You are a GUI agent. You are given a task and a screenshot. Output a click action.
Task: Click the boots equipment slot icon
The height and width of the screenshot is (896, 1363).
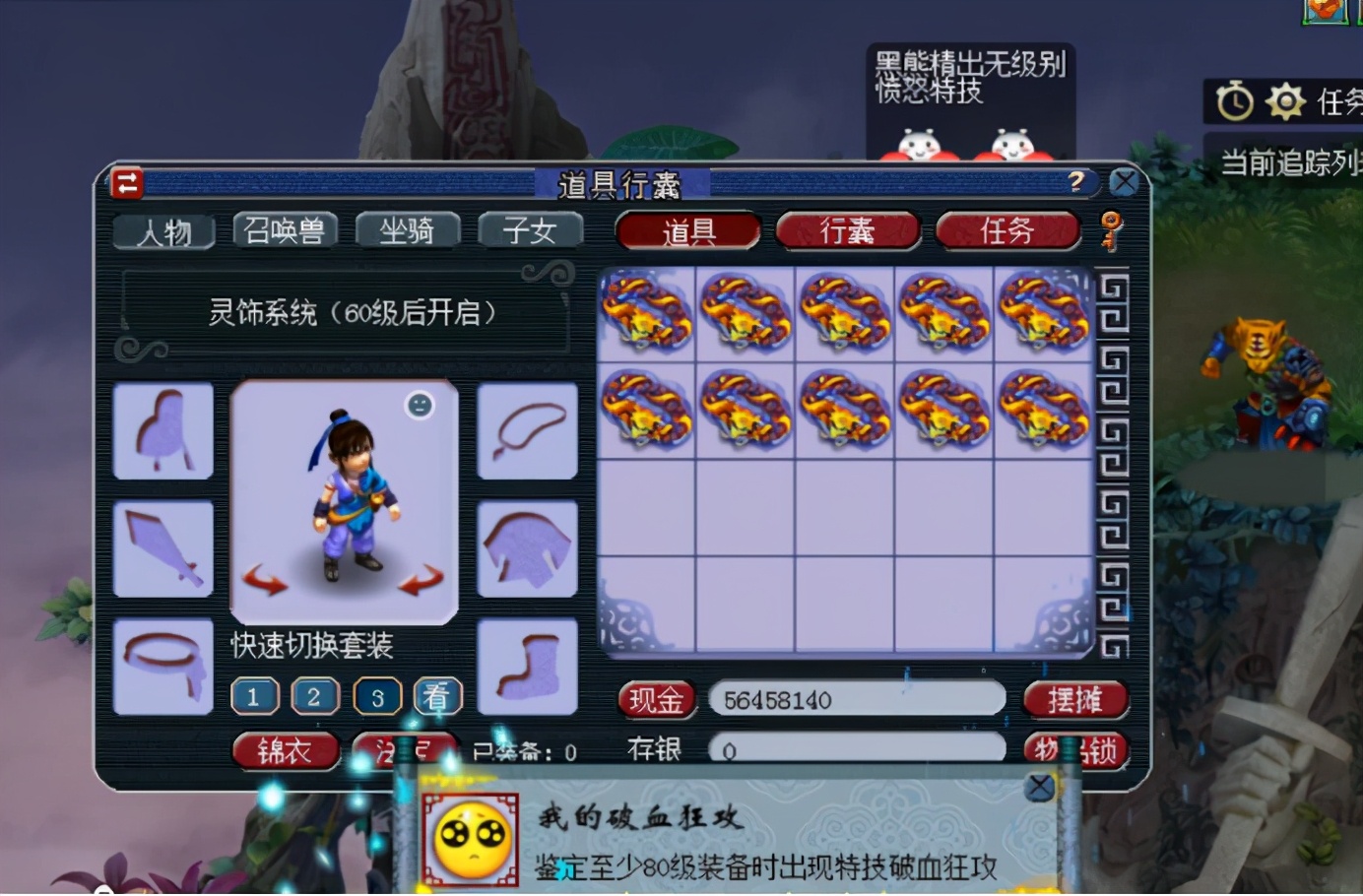click(x=527, y=665)
